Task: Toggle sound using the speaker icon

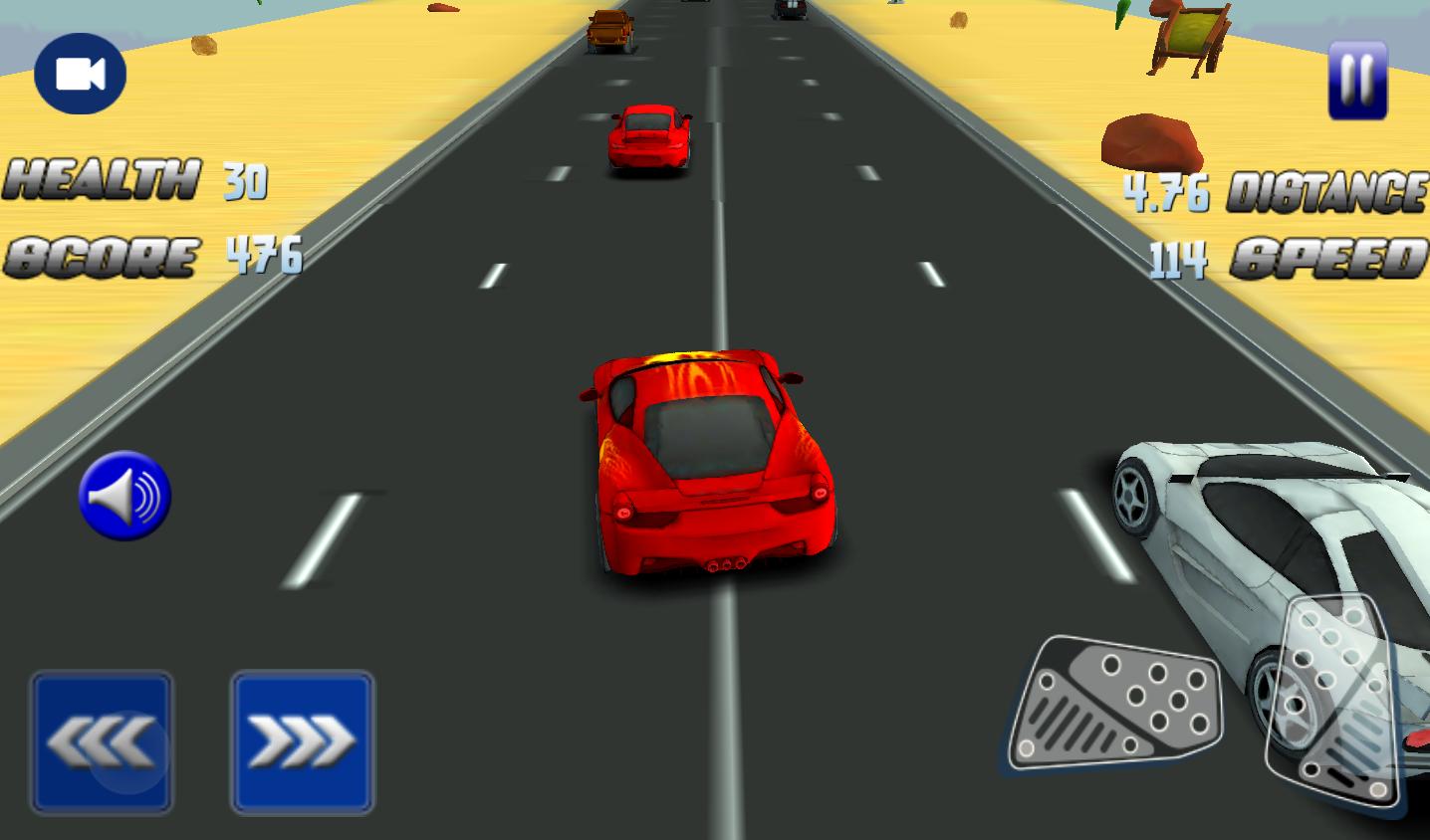Action: click(123, 496)
